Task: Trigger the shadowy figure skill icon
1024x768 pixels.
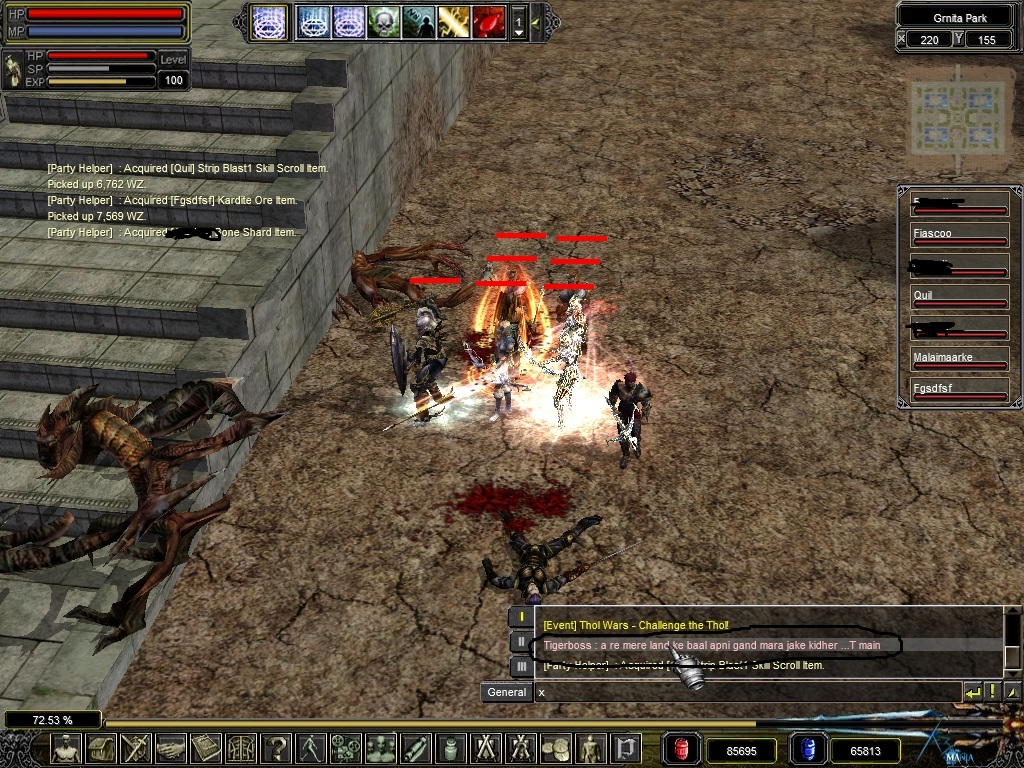Action: point(419,22)
